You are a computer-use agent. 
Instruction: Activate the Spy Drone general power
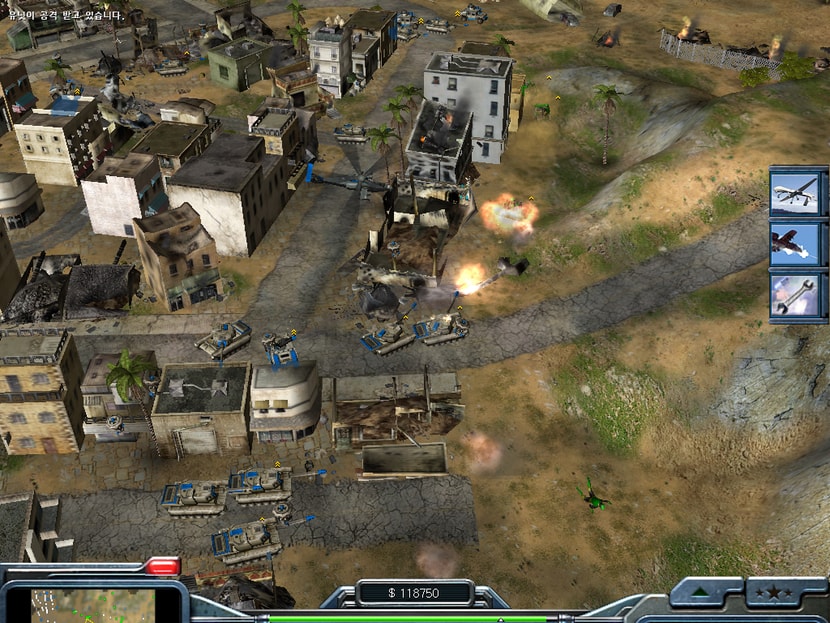click(x=798, y=194)
